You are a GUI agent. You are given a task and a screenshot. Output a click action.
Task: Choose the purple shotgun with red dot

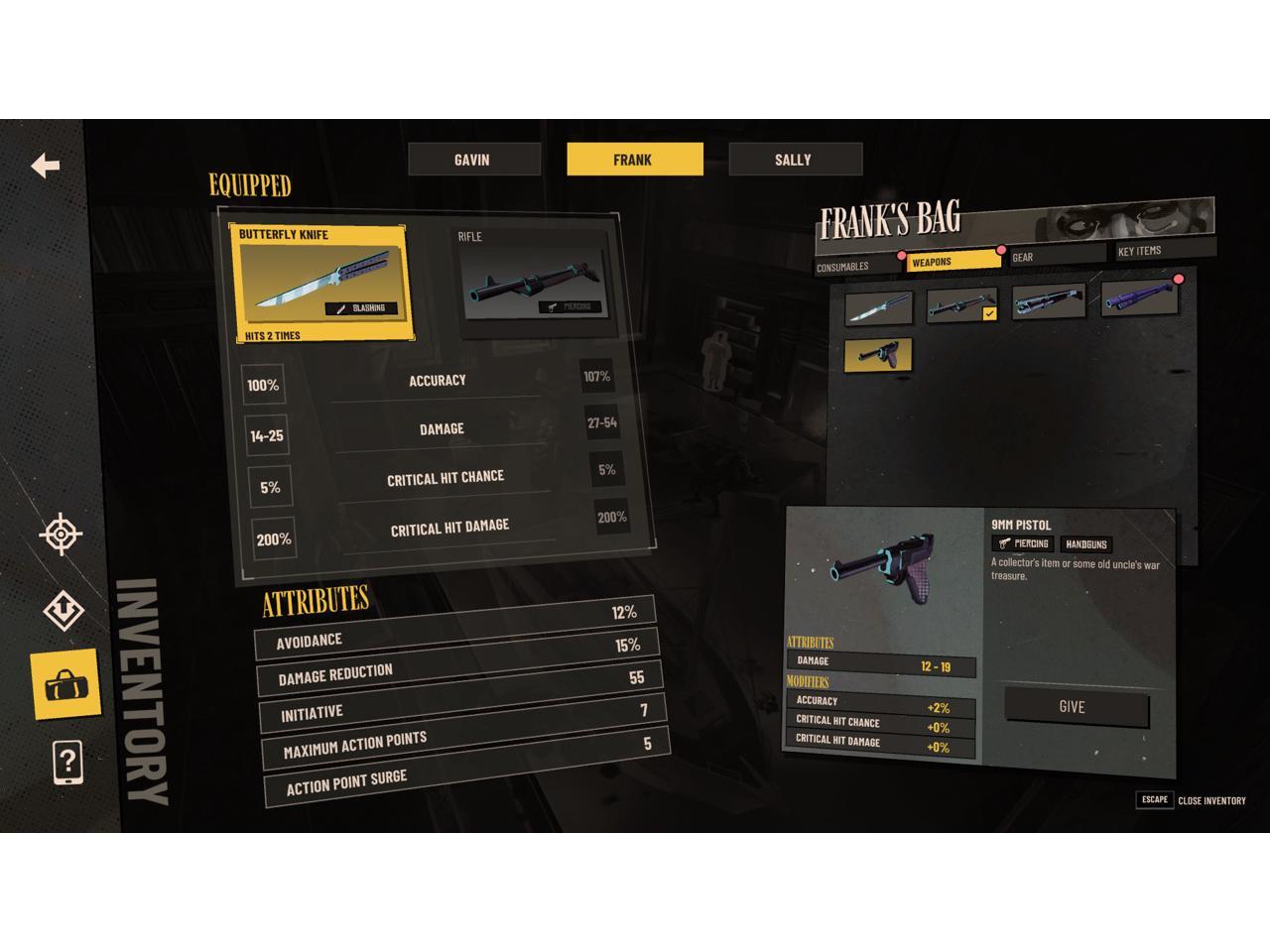coord(1139,297)
